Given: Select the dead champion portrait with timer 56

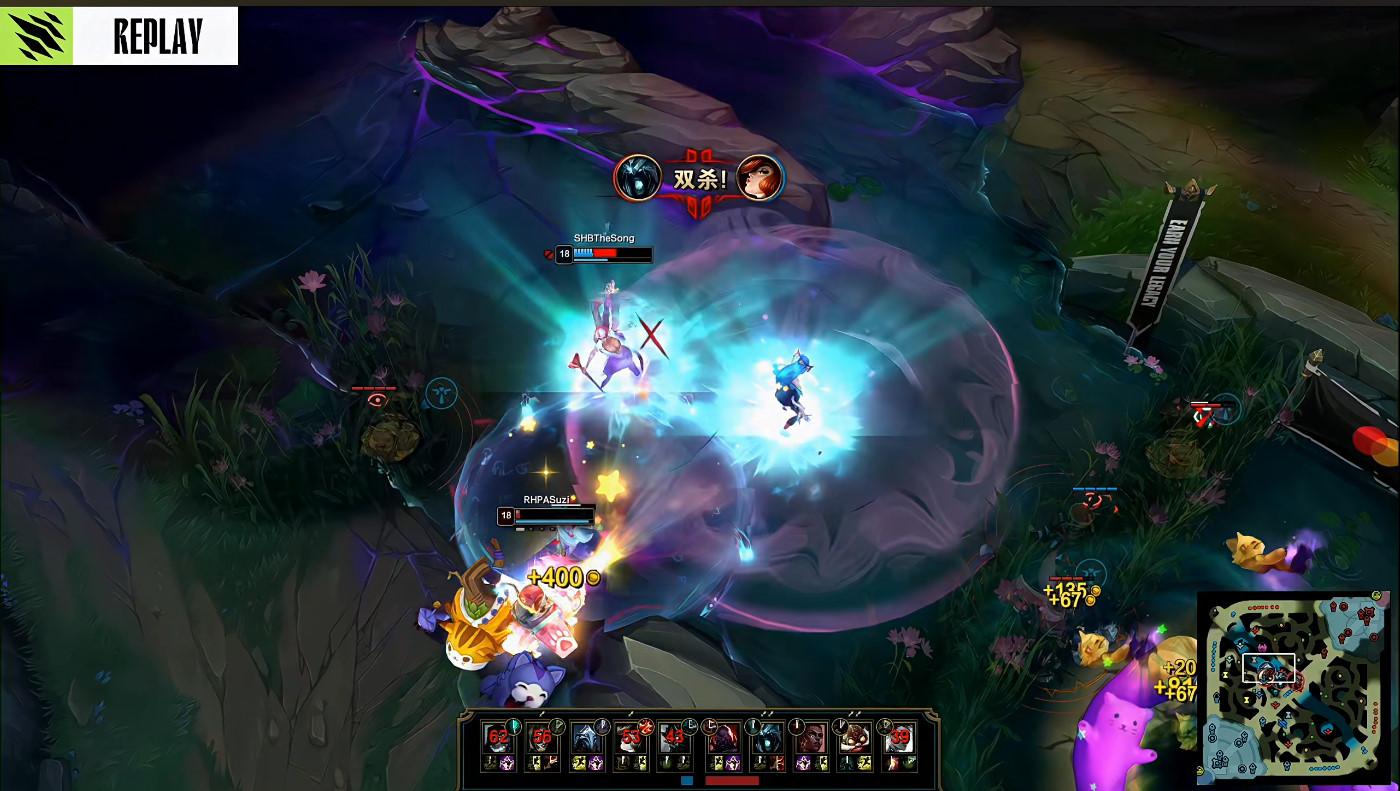Looking at the screenshot, I should pyautogui.click(x=542, y=738).
